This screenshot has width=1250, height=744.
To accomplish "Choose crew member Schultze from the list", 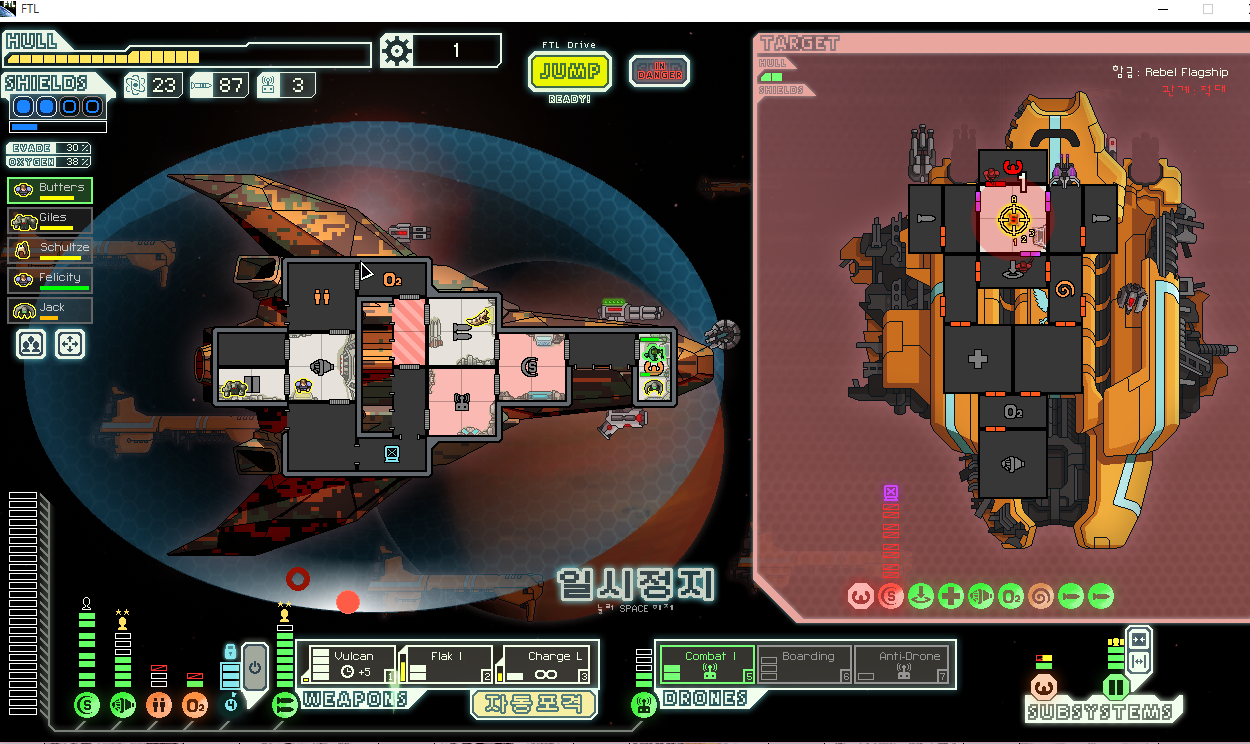I will pos(50,250).
